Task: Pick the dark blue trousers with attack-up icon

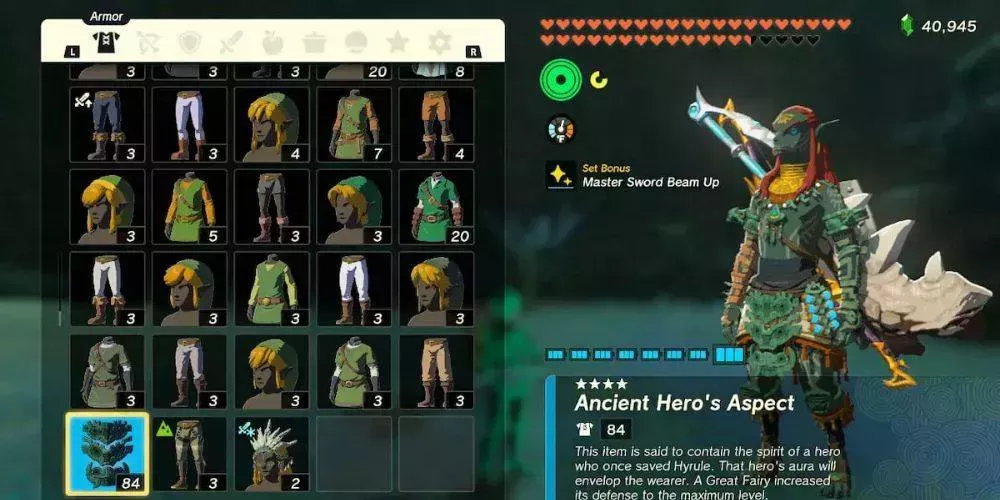Action: [x=107, y=124]
